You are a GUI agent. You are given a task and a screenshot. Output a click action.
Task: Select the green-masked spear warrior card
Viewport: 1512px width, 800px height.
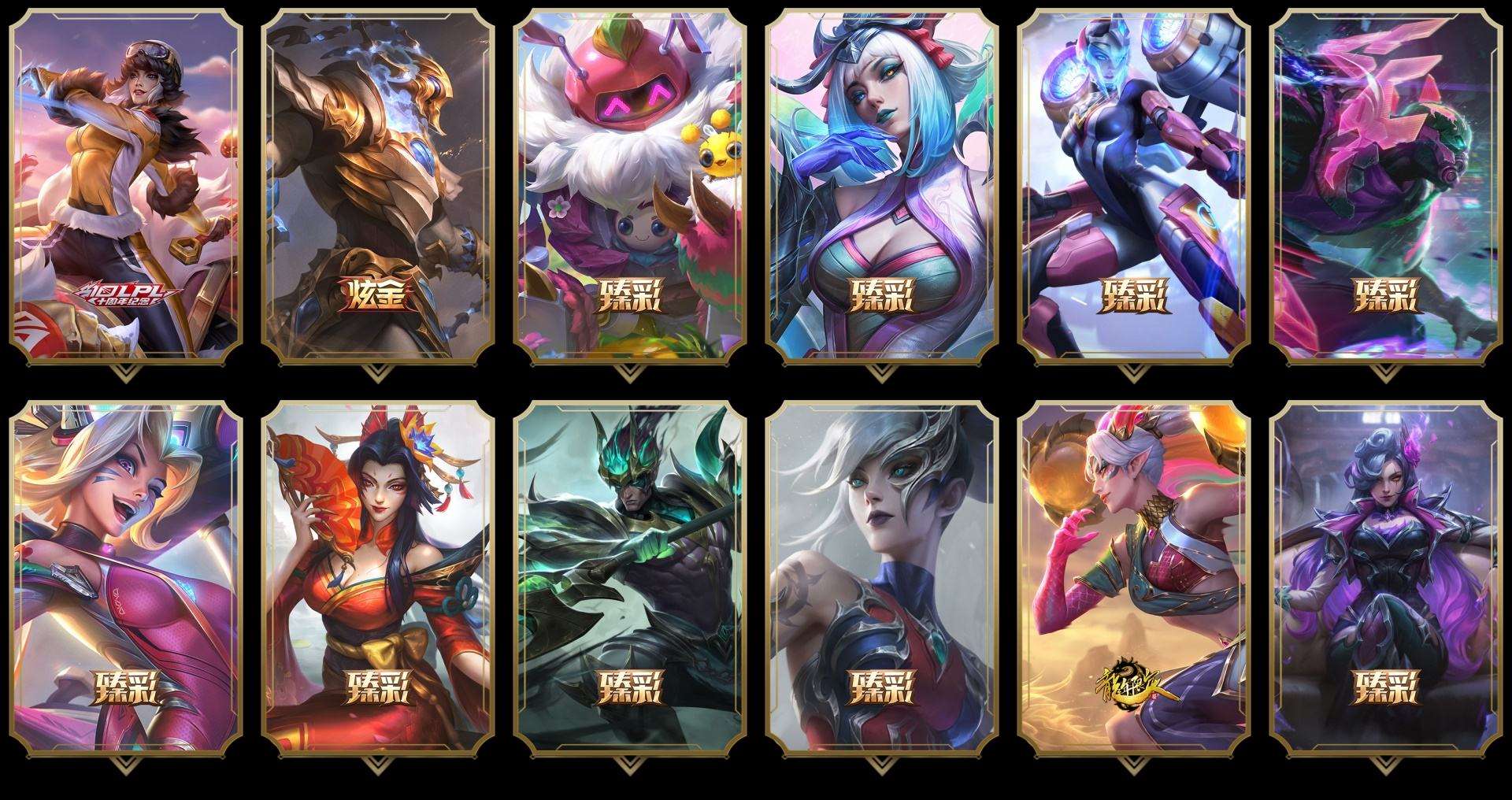[x=630, y=579]
